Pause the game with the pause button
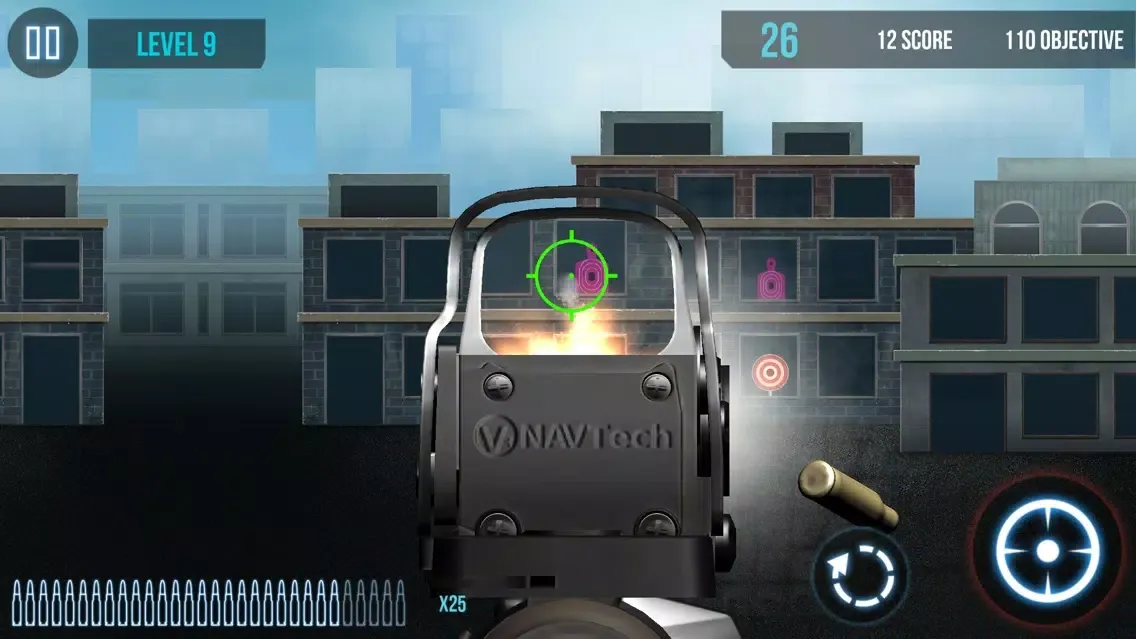This screenshot has height=639, width=1136. pyautogui.click(x=43, y=43)
